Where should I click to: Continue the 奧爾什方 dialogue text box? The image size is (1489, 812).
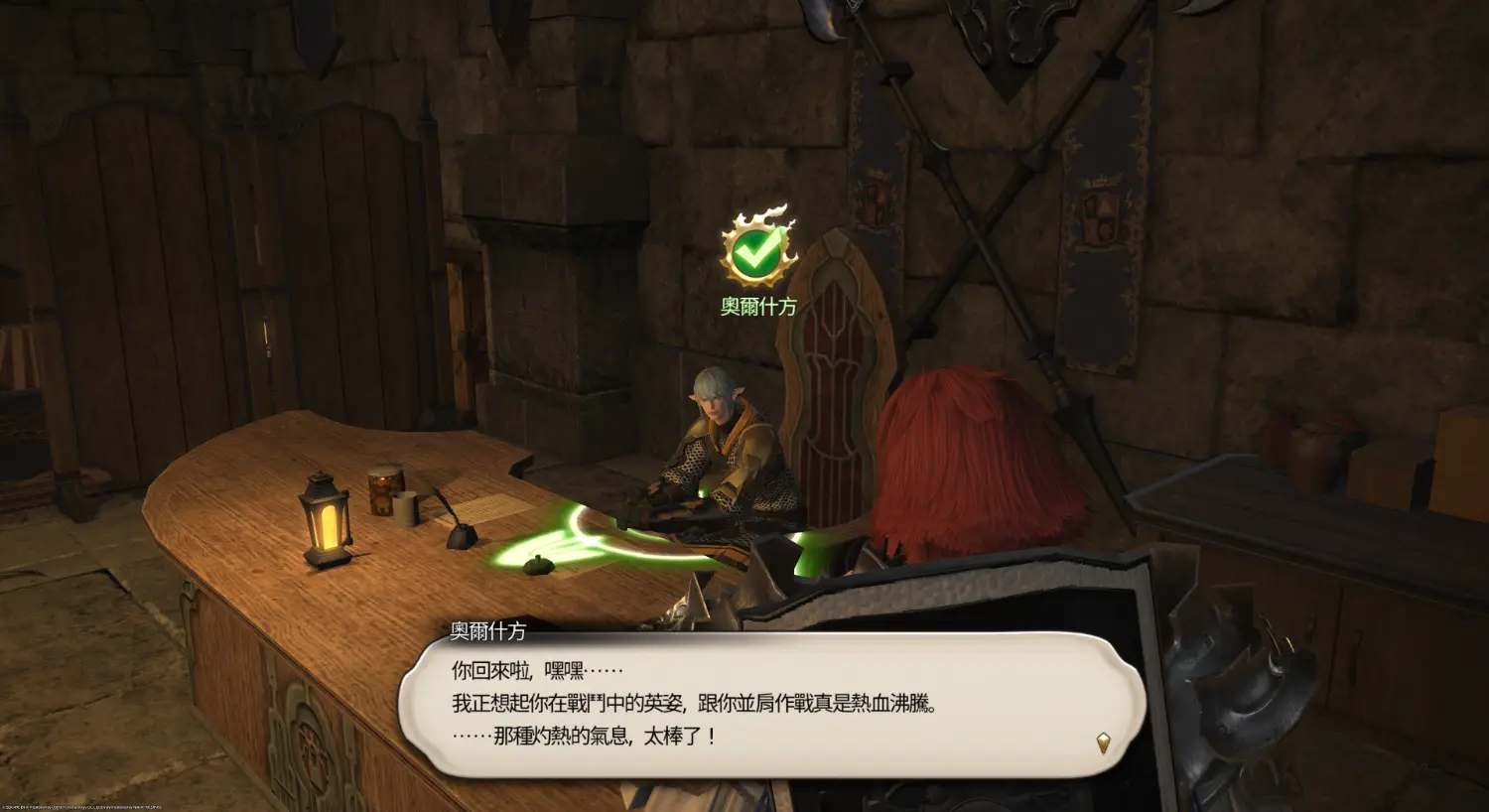770,704
